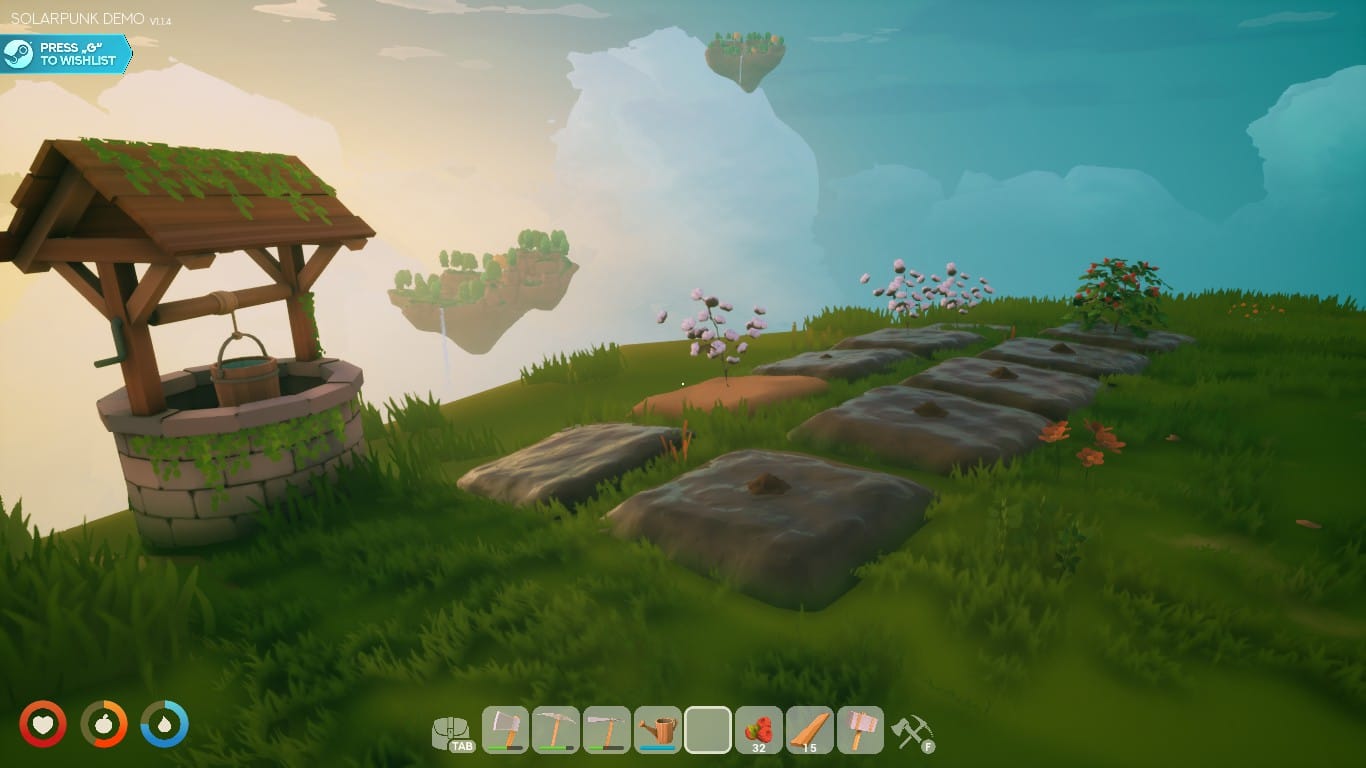
Task: Pick the wooden plank stack
Action: [x=810, y=730]
